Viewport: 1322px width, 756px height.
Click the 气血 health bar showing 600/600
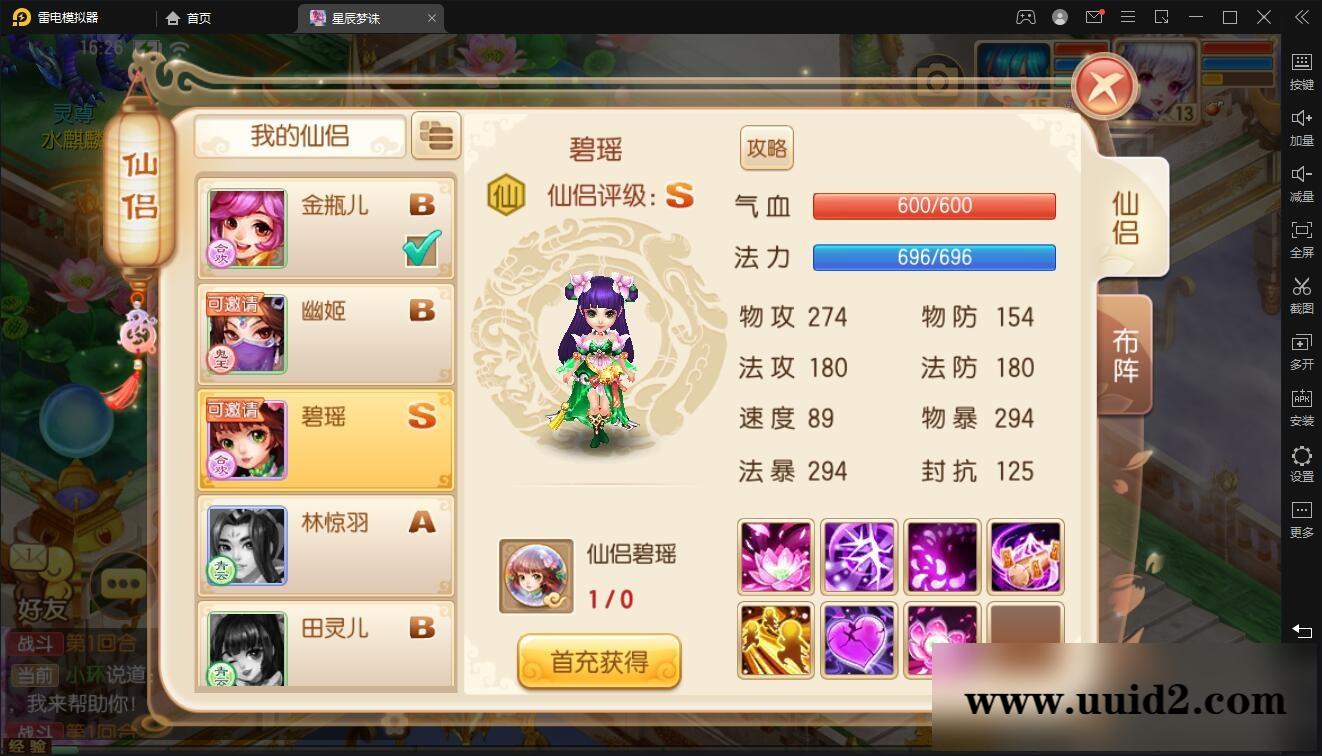coord(934,206)
